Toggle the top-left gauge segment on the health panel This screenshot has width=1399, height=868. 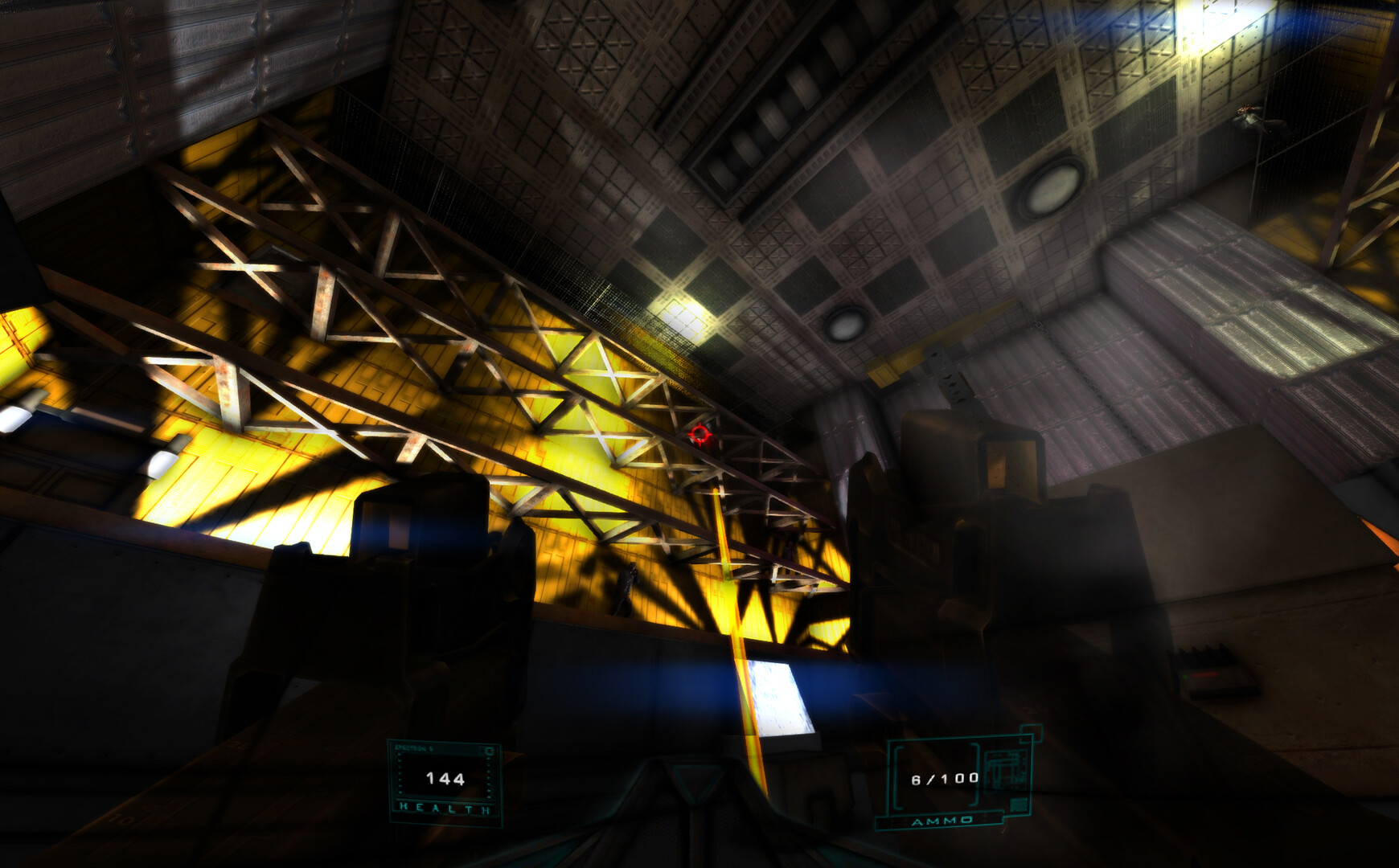click(400, 755)
